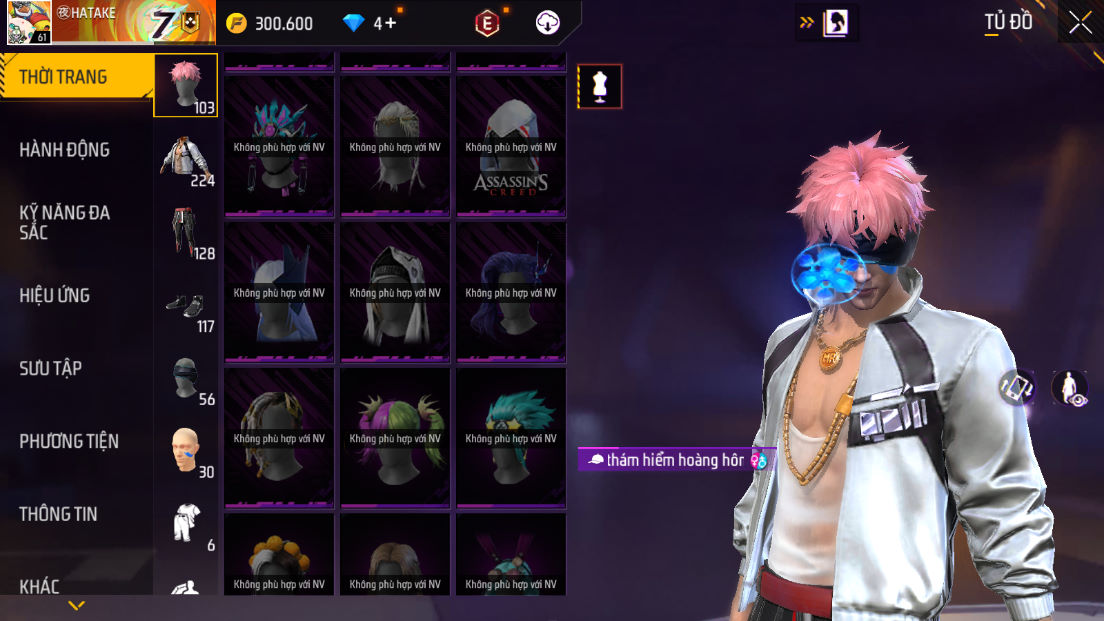Image resolution: width=1104 pixels, height=621 pixels.
Task: Pick the shoes subcategory icon
Action: click(186, 304)
